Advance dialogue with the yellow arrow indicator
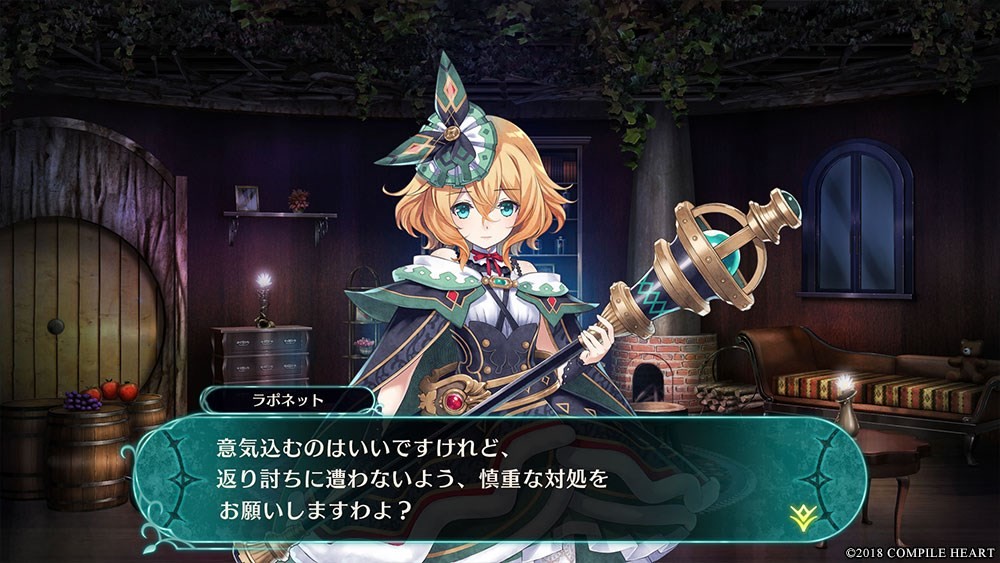1000x563 pixels. (799, 516)
